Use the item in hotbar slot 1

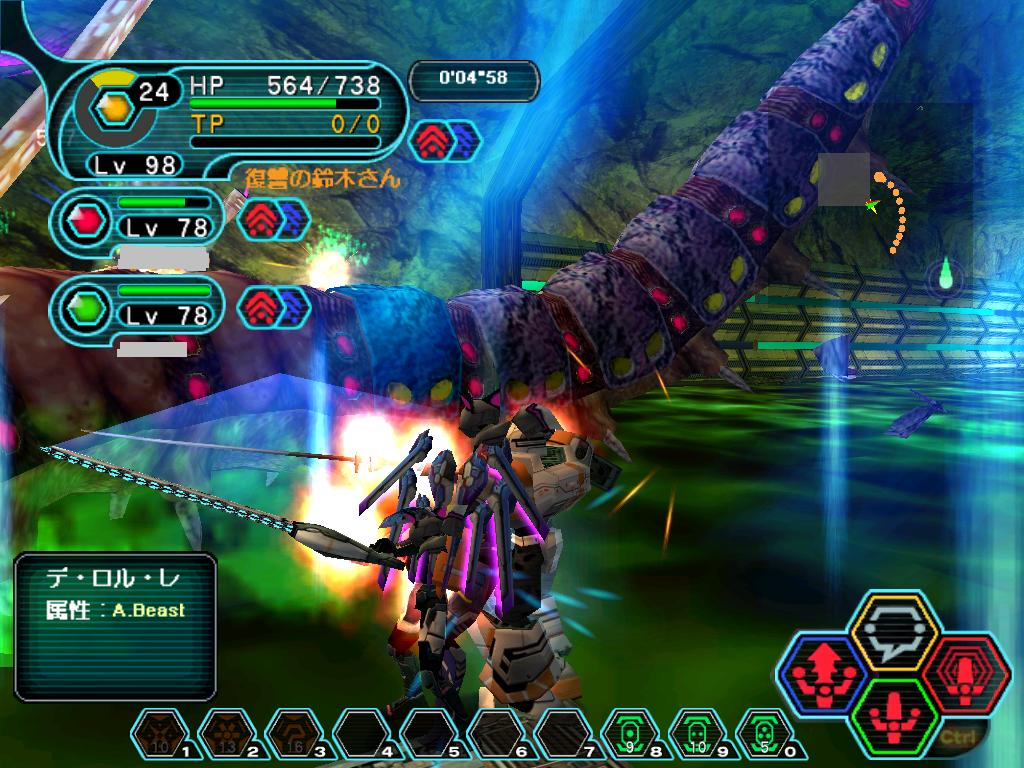pos(160,736)
